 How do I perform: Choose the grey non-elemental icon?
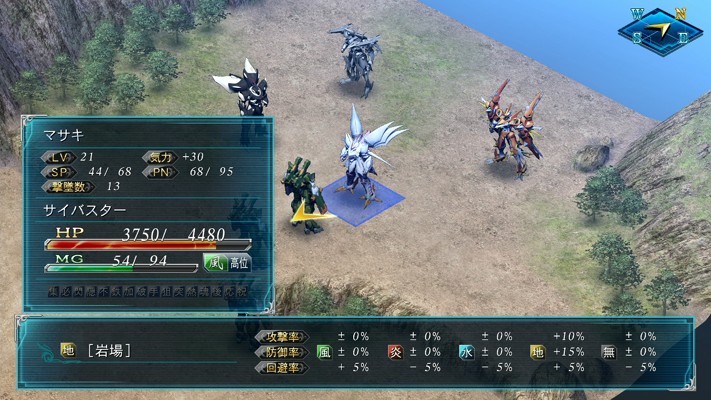[607, 352]
